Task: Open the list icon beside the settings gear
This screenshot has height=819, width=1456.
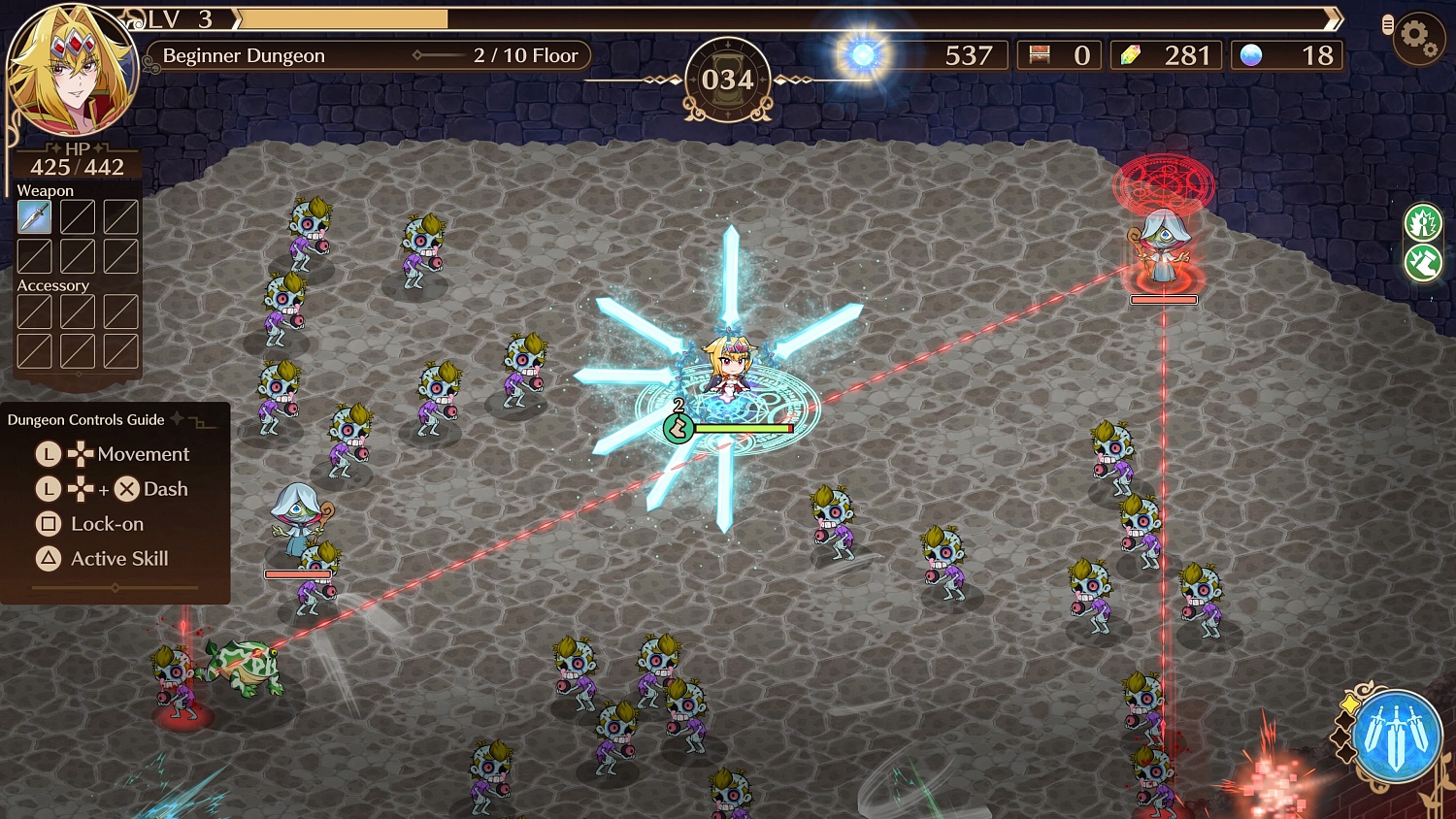Action: tap(1386, 22)
